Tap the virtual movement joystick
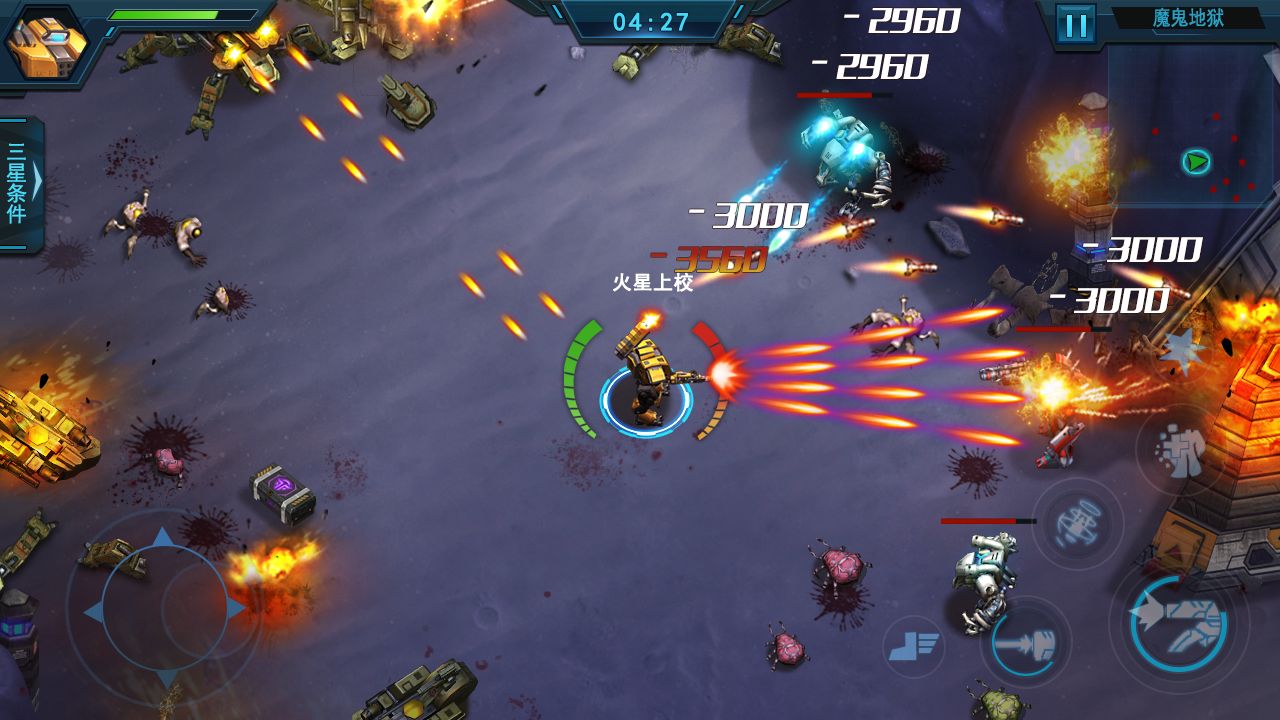The height and width of the screenshot is (720, 1280). (165, 608)
